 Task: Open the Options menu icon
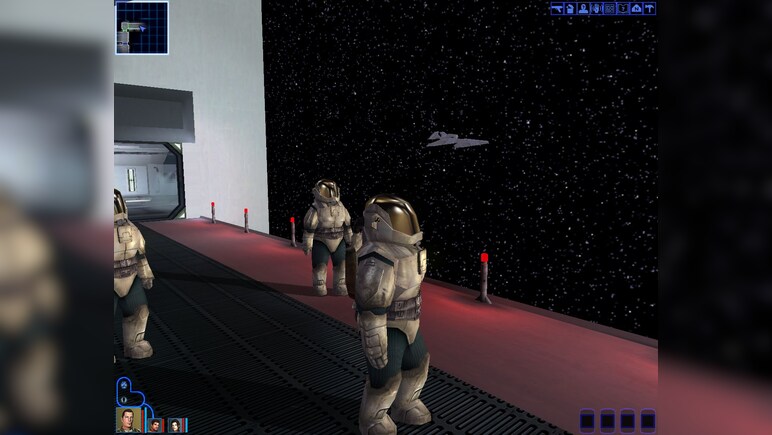[x=649, y=9]
